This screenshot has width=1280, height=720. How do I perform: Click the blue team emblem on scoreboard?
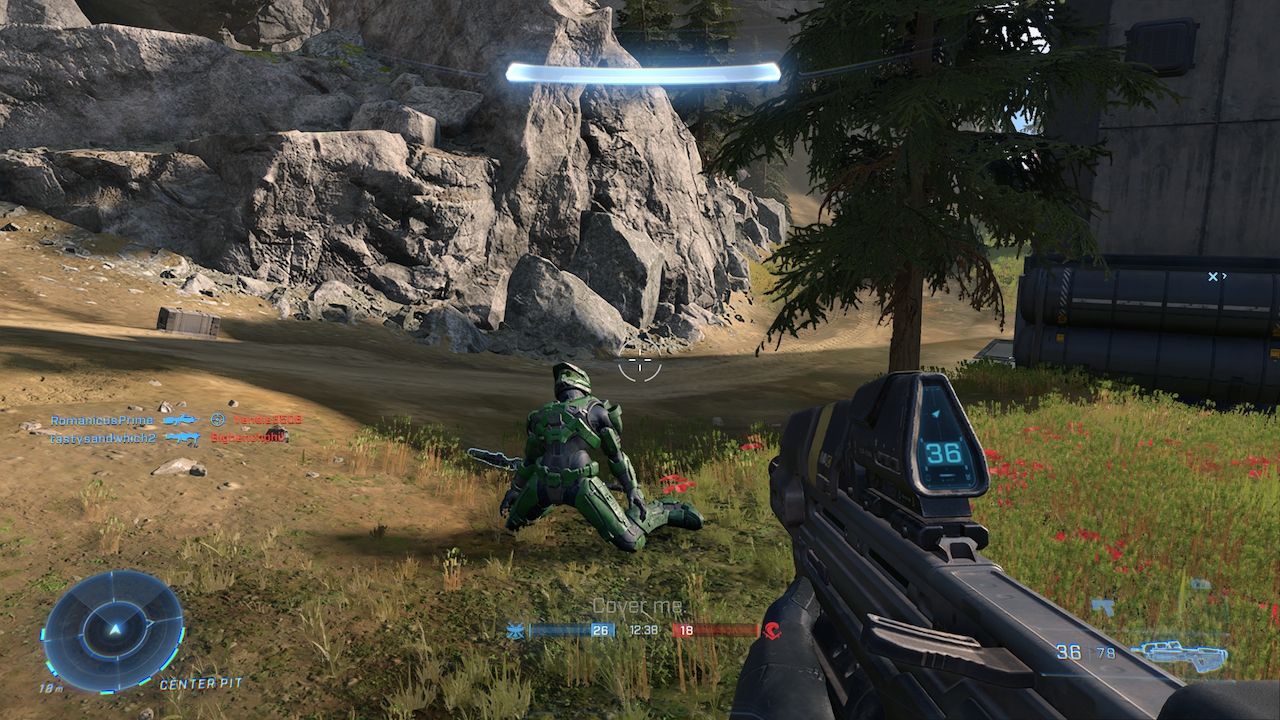point(516,630)
